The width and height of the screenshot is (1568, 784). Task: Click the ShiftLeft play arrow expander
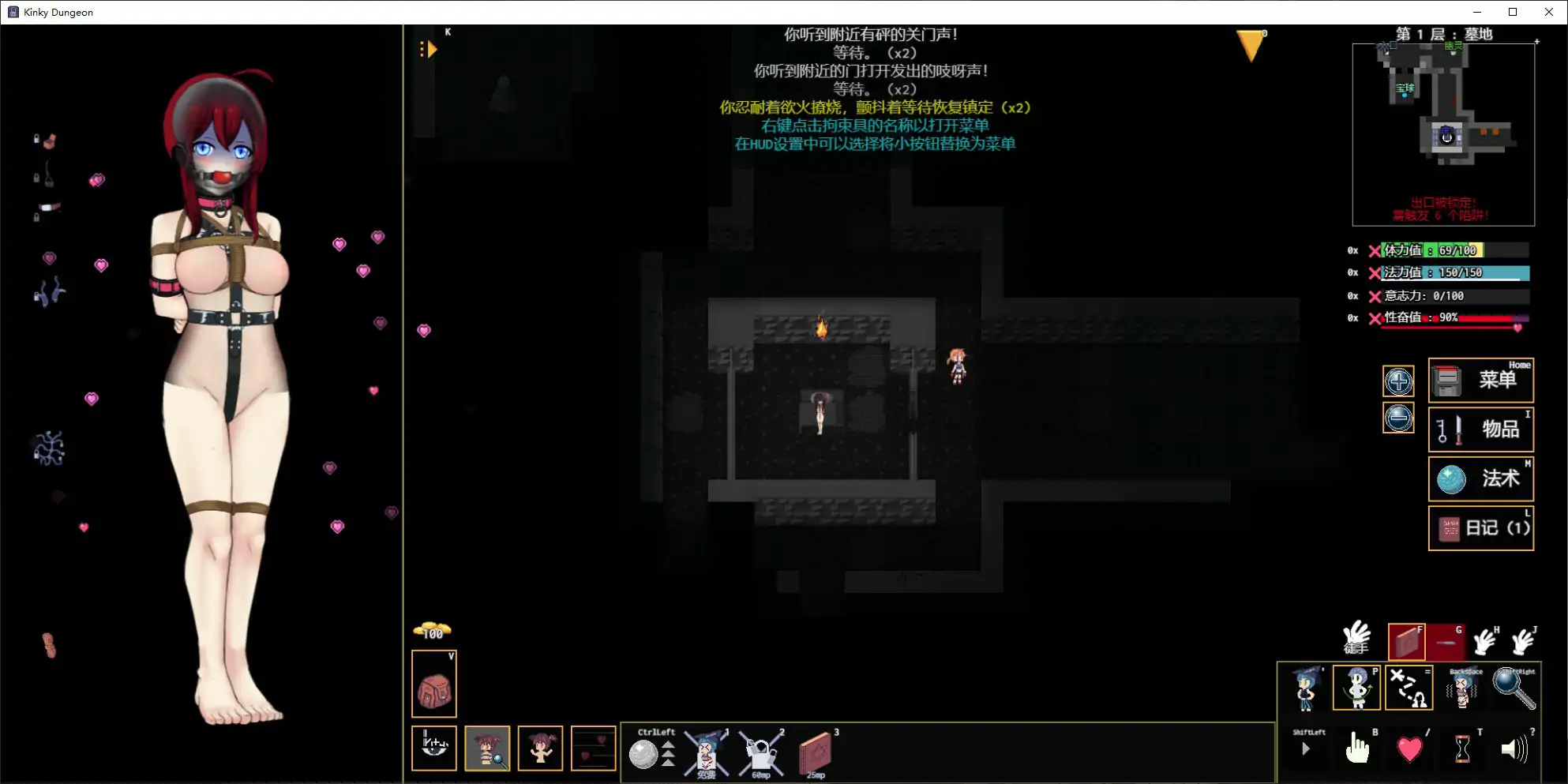[x=1307, y=748]
